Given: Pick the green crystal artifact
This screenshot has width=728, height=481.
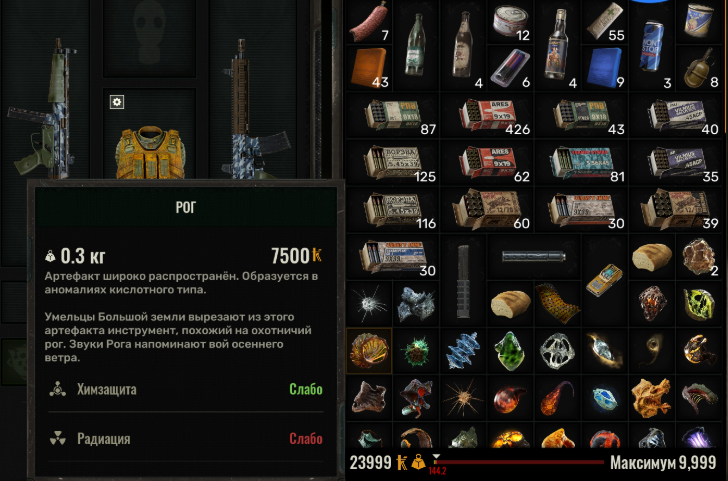Looking at the screenshot, I should (x=511, y=351).
